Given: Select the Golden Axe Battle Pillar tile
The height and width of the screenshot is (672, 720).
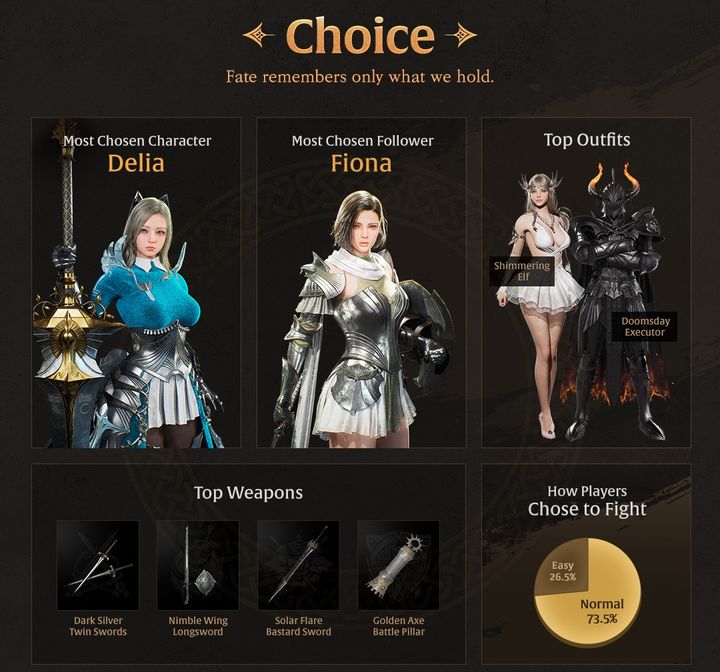Looking at the screenshot, I should click(398, 565).
